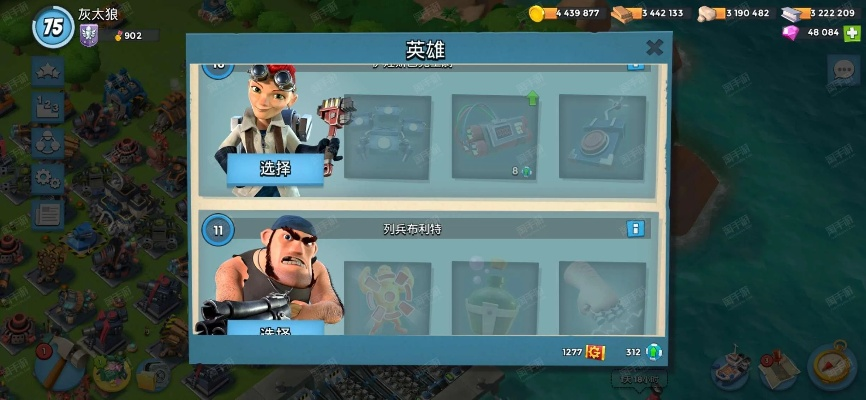Open the folded map button
This screenshot has width=866, height=400.
point(780,368)
